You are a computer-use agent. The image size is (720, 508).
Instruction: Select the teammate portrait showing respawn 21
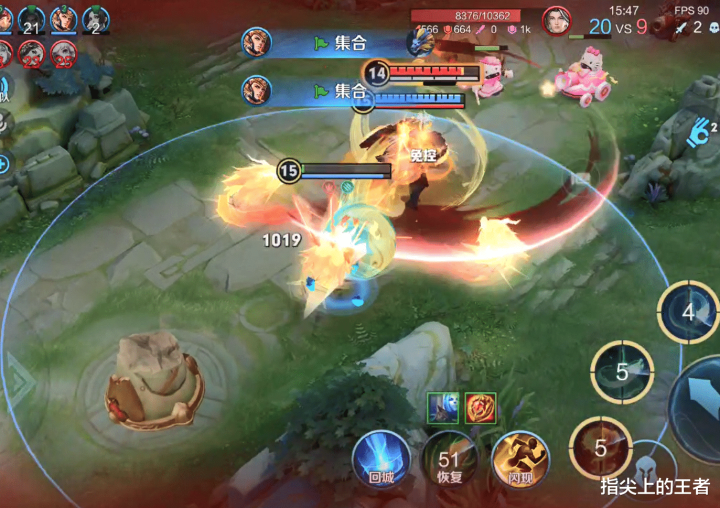click(x=31, y=20)
